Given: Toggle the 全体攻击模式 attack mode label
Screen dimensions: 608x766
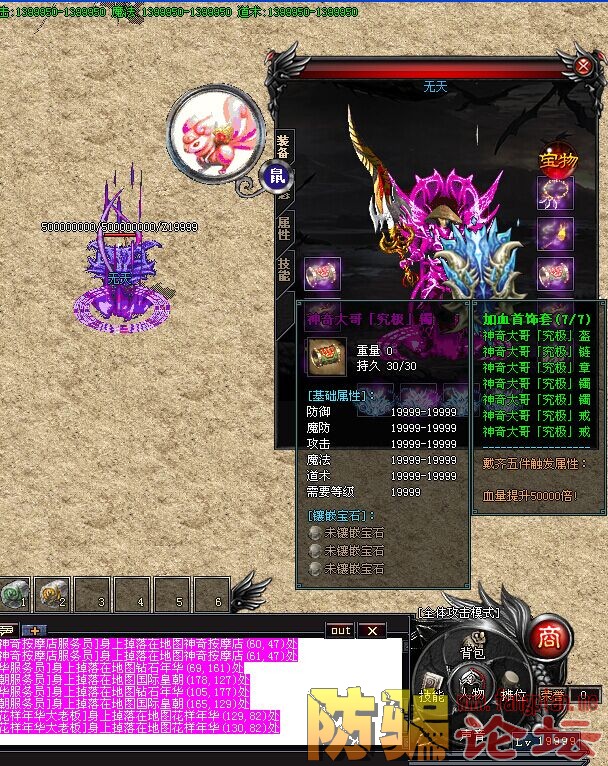Looking at the screenshot, I should [x=459, y=611].
